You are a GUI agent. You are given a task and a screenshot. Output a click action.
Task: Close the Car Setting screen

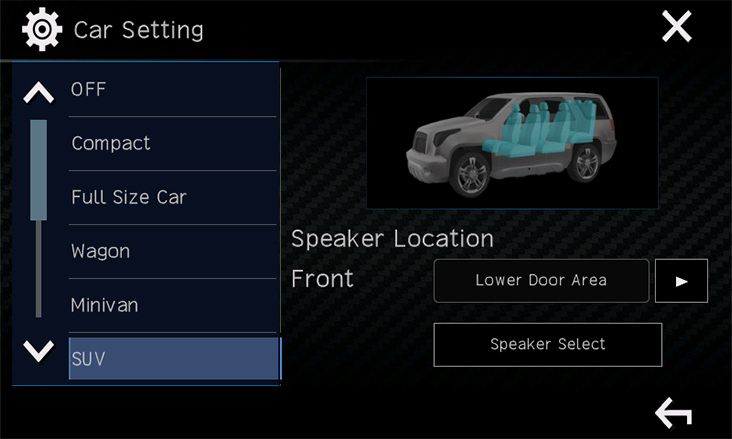pyautogui.click(x=677, y=28)
